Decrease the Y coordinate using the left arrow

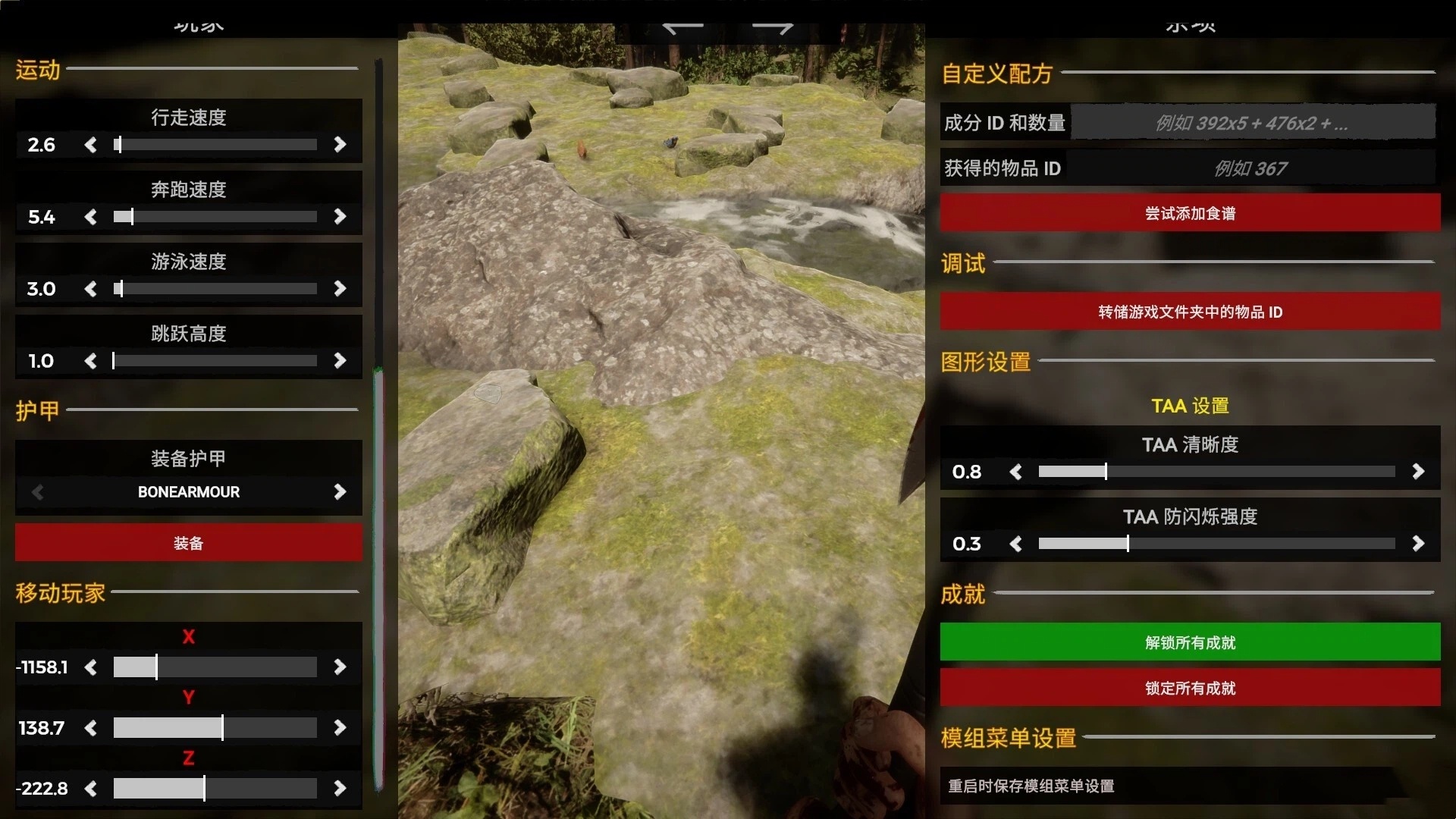tap(91, 727)
